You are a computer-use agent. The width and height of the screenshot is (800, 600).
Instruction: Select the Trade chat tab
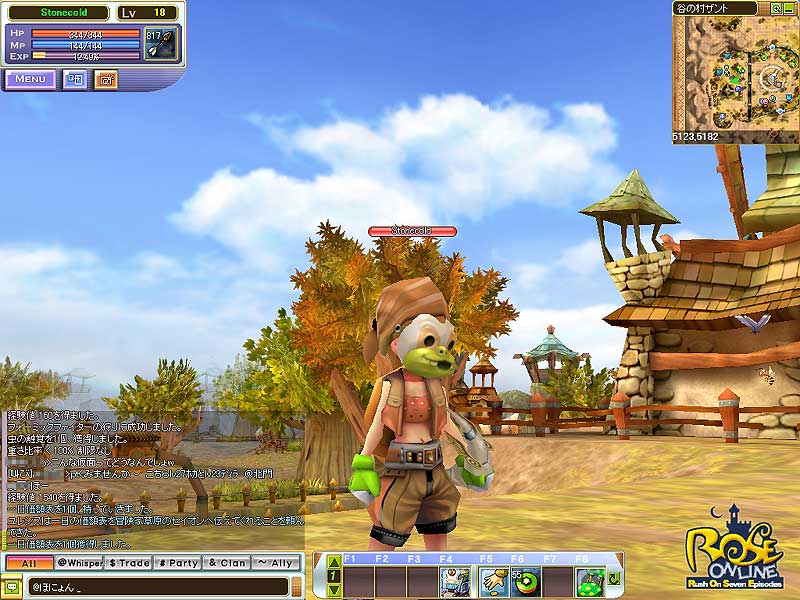[128, 563]
